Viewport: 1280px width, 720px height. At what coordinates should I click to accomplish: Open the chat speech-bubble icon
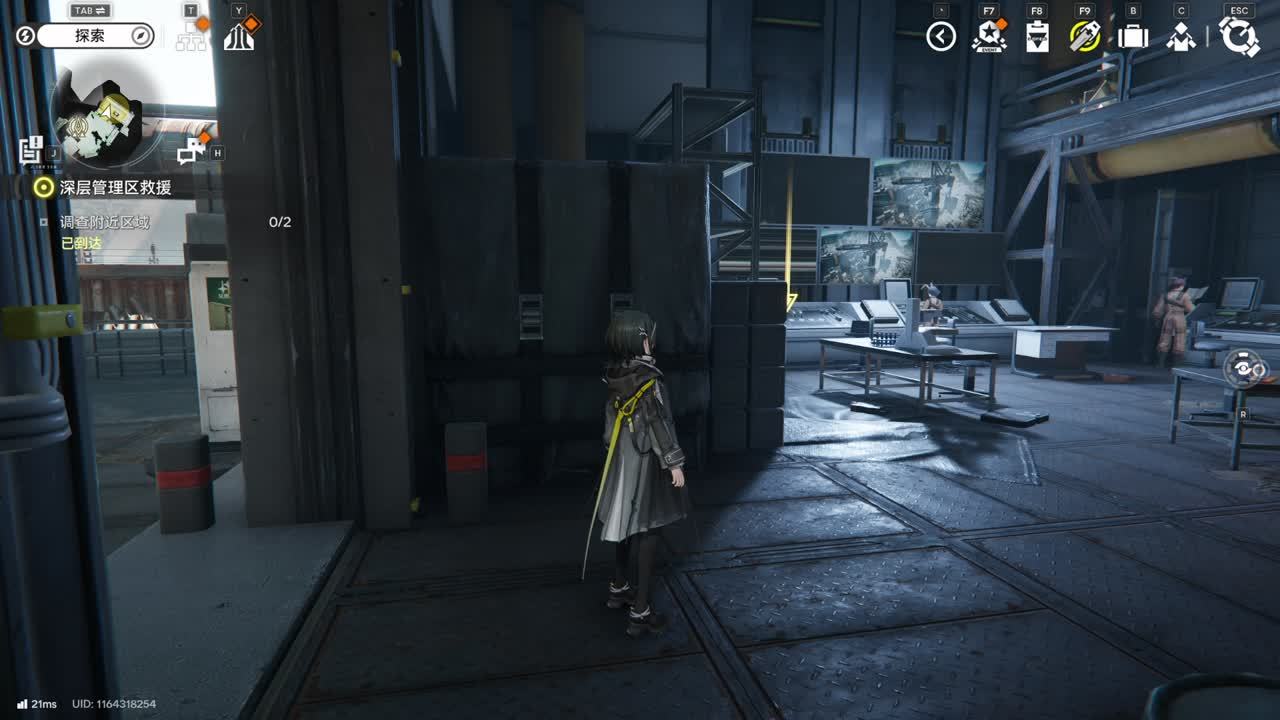189,151
